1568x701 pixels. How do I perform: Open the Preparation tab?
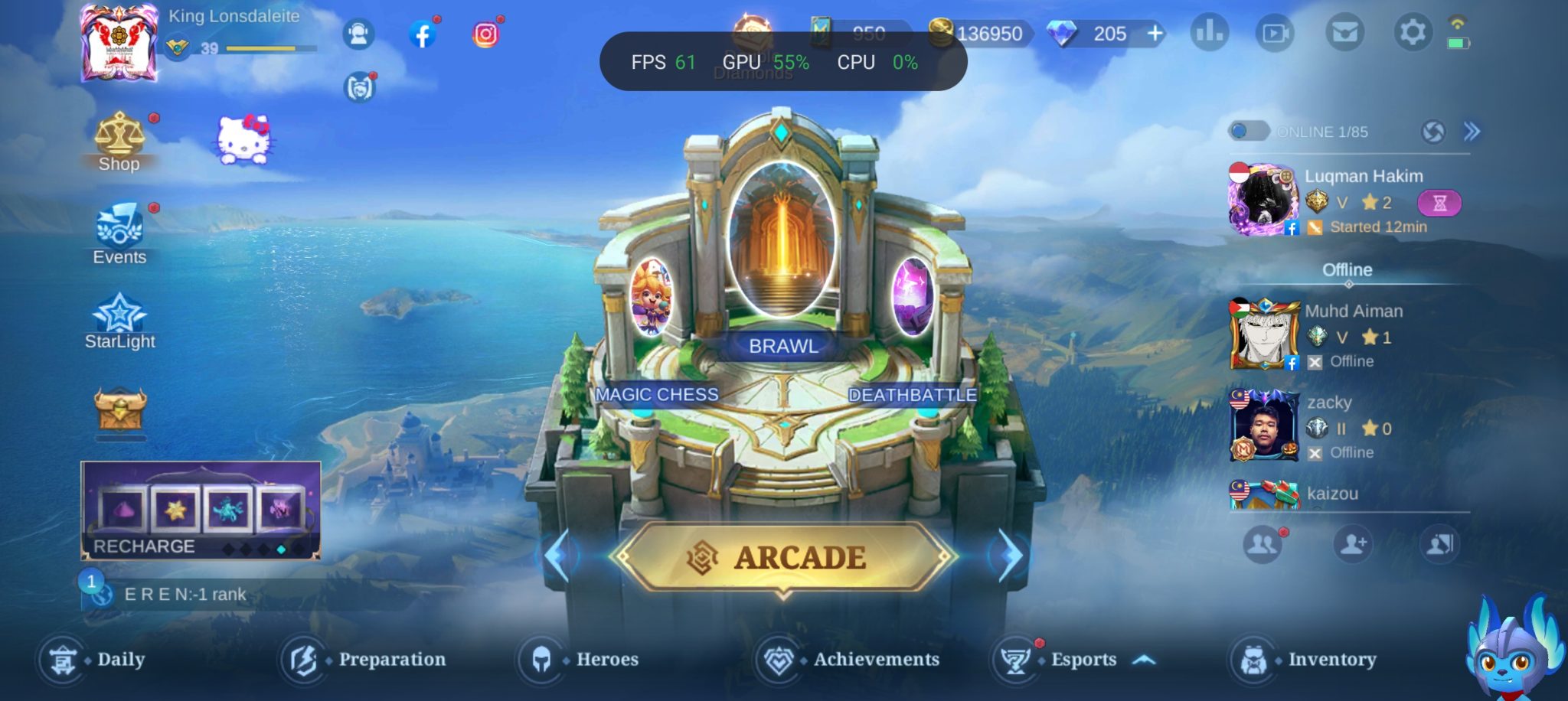[364, 659]
